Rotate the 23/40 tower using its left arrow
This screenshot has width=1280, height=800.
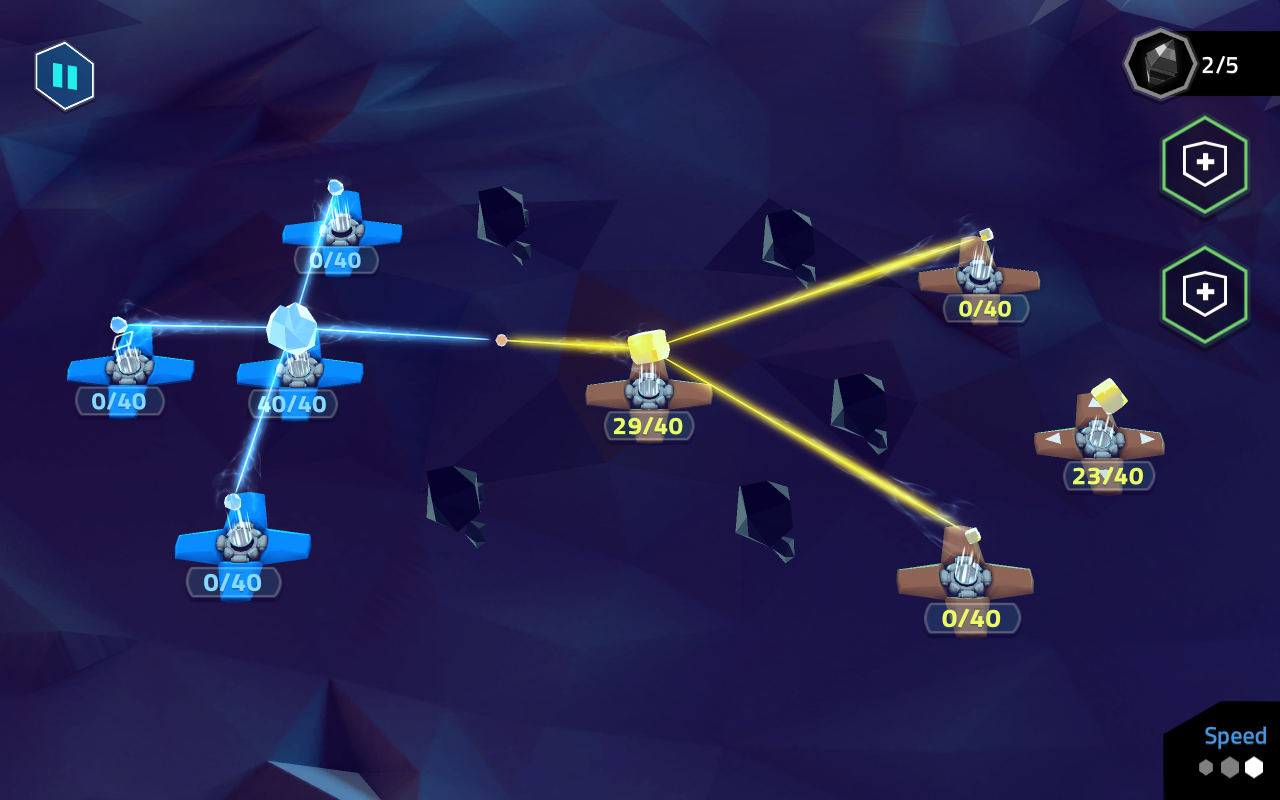click(x=1054, y=438)
